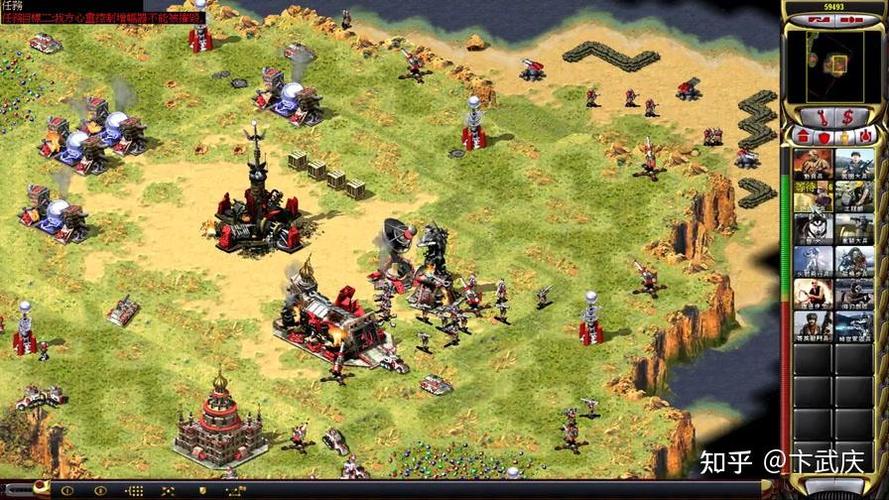Viewport: 889px width, 500px height.
Task: Activate the dollar-sign sell button
Action: click(847, 116)
